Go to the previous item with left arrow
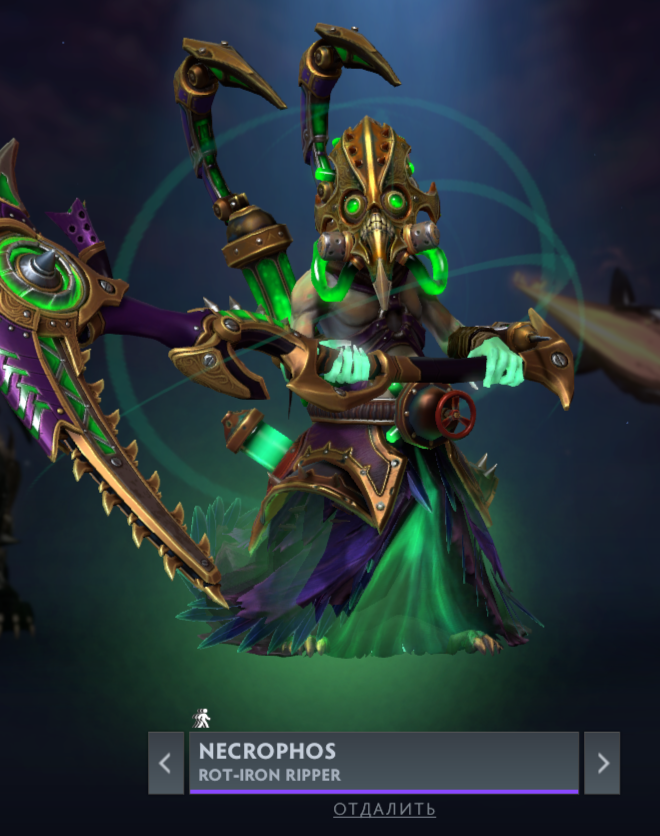The height and width of the screenshot is (836, 660). point(166,763)
